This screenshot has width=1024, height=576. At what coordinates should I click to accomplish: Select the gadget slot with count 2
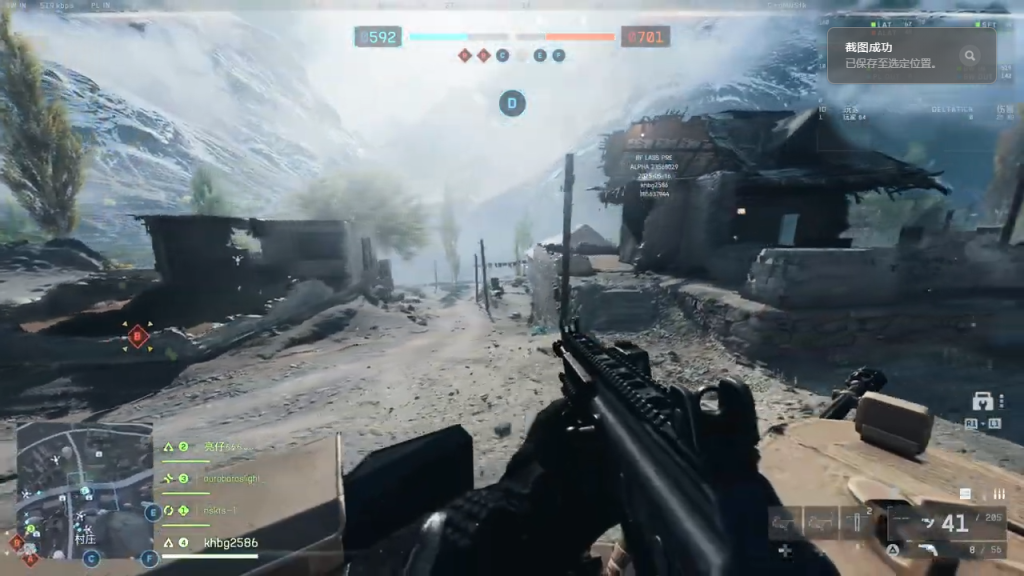(x=857, y=521)
